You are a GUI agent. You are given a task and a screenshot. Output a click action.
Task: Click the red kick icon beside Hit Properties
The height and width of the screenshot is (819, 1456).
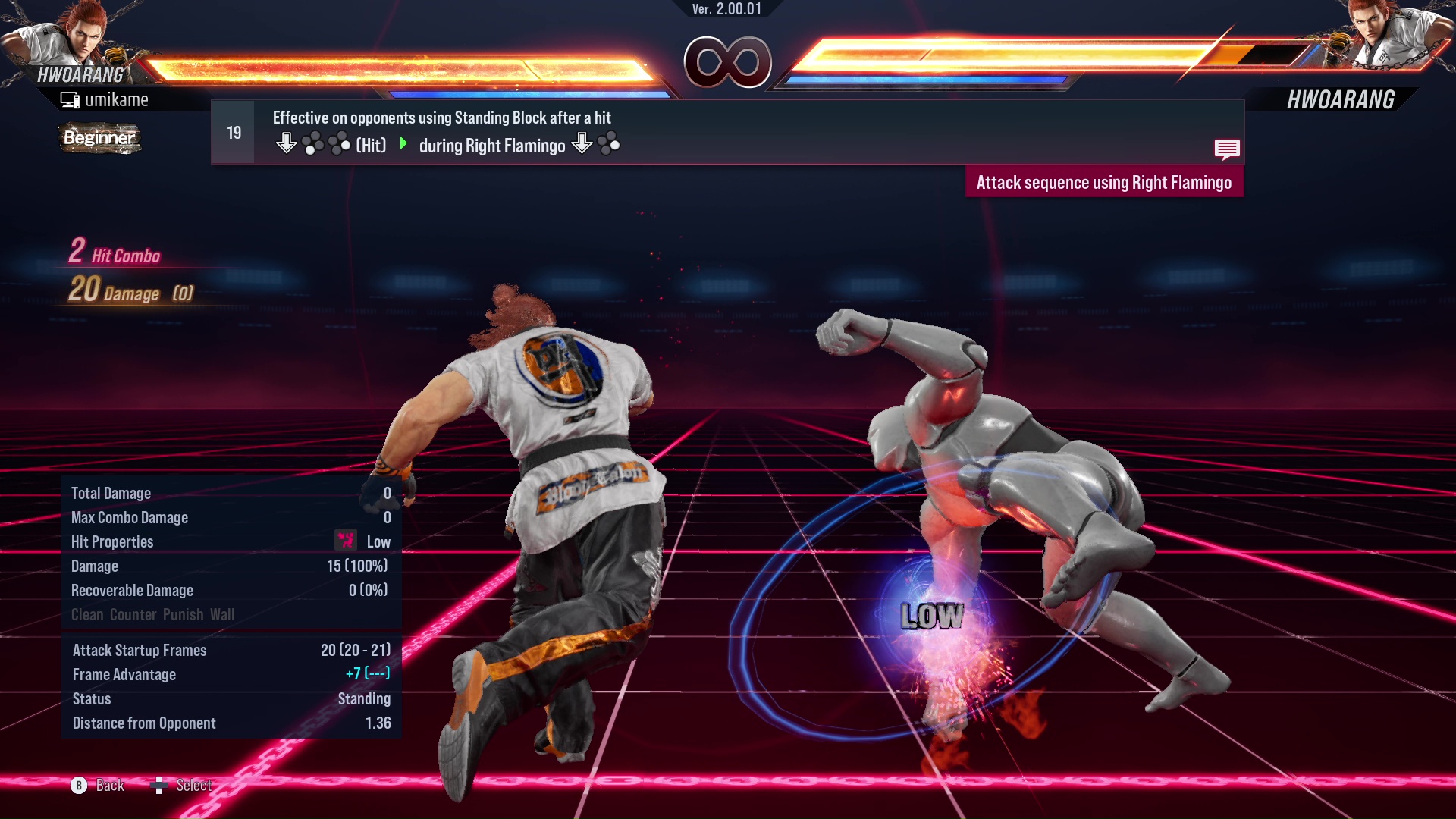pyautogui.click(x=345, y=540)
